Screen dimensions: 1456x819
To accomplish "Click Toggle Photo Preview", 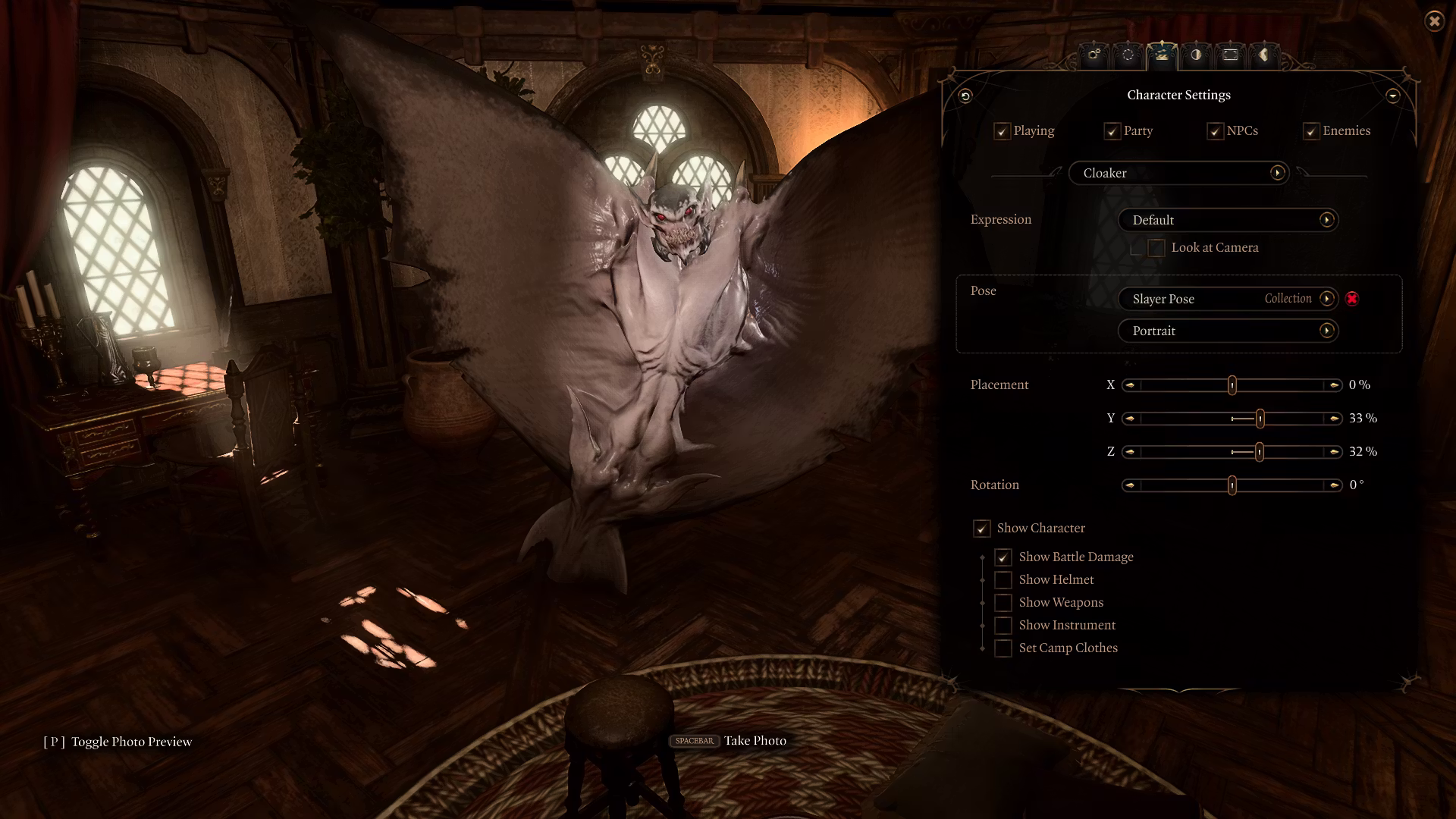I will click(x=130, y=741).
